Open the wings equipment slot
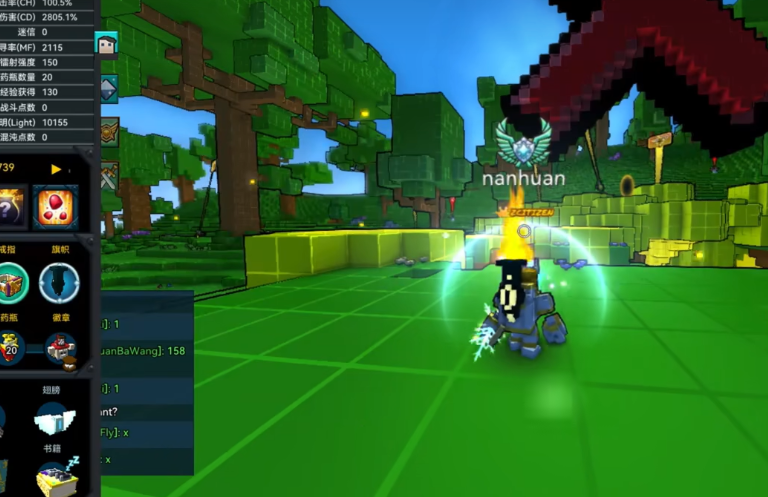Screen dimensions: 768x497 [x=52, y=419]
